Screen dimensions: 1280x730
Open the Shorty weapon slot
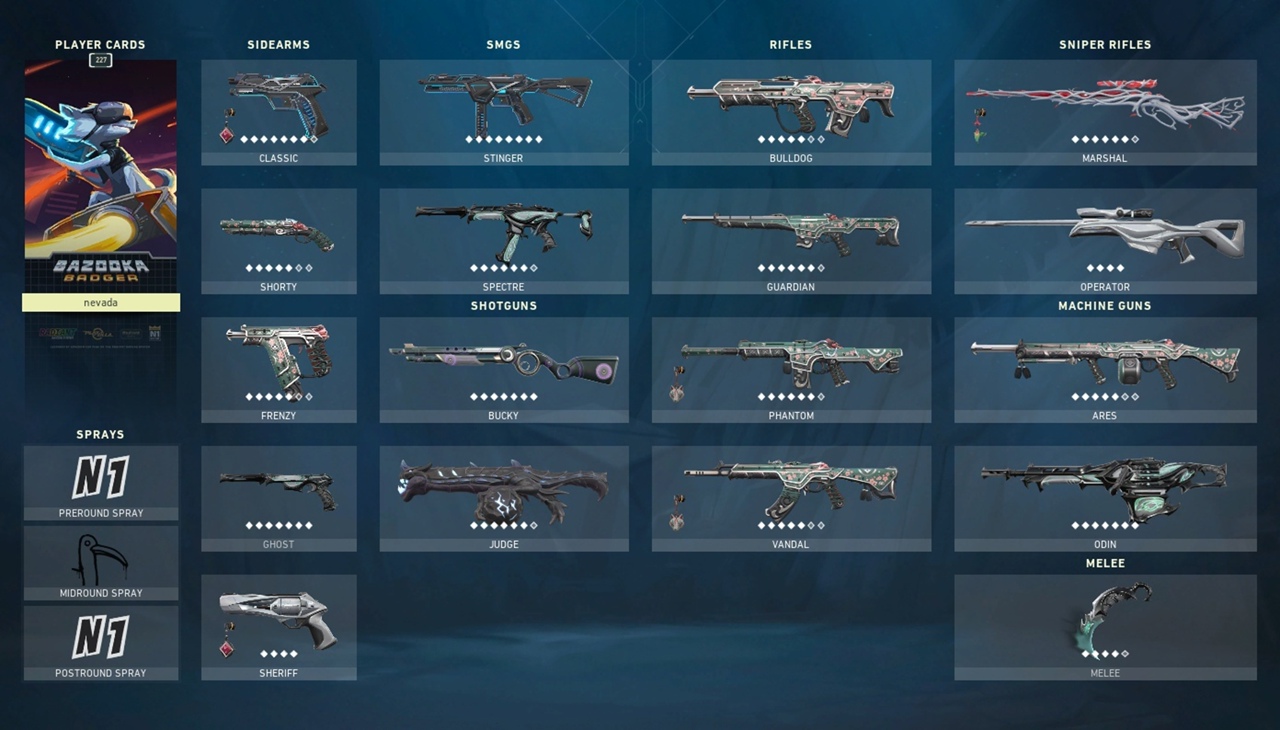(278, 240)
